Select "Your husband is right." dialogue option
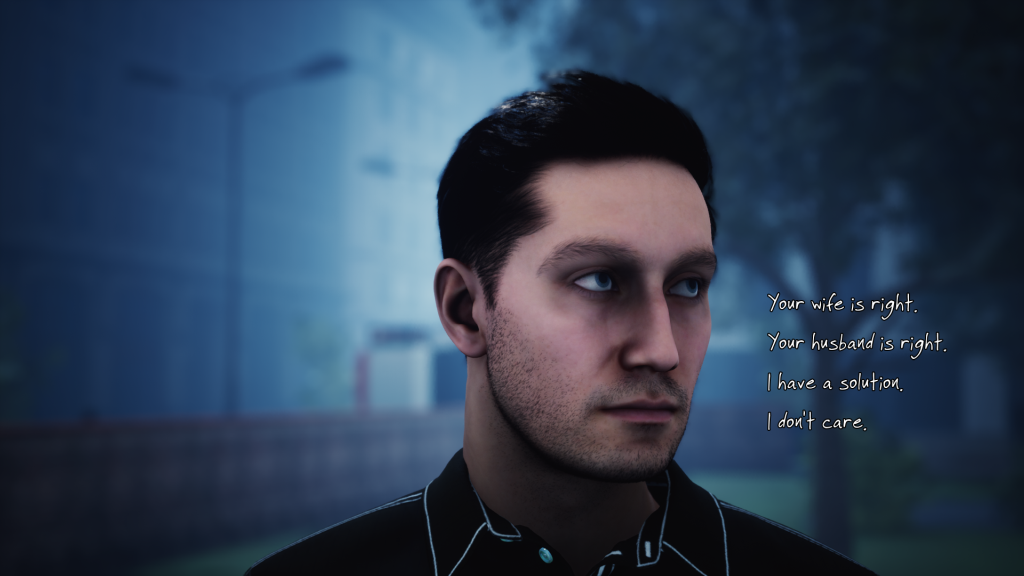The image size is (1024, 576). pyautogui.click(x=856, y=342)
